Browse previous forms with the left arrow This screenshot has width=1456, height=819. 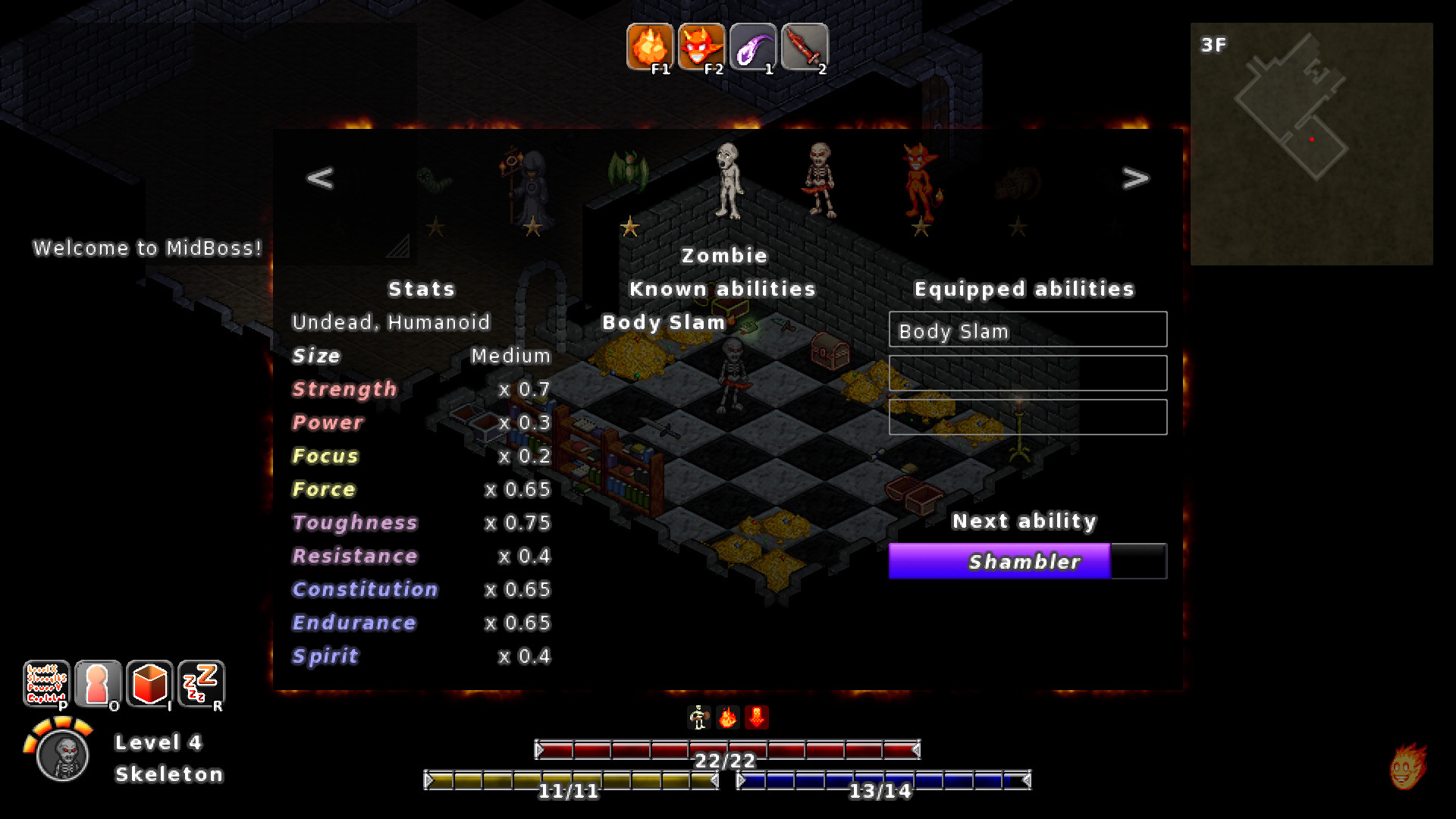pyautogui.click(x=318, y=177)
